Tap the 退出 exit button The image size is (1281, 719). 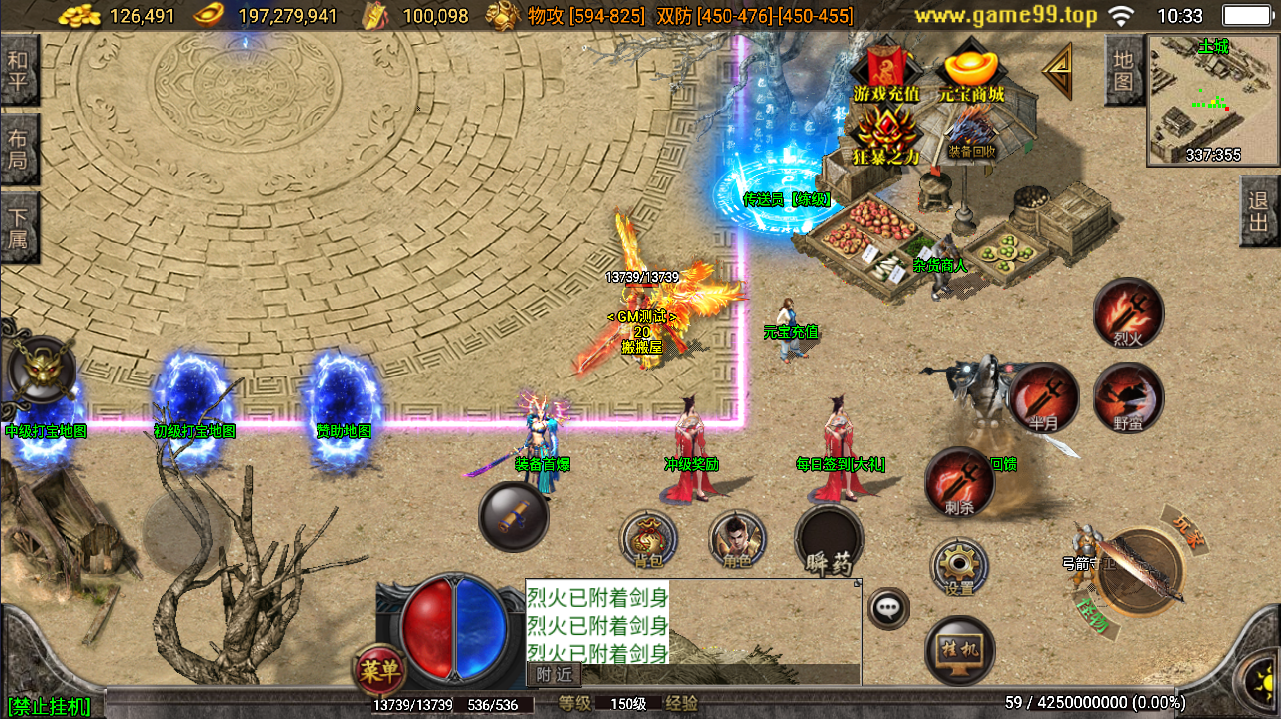(x=1259, y=211)
